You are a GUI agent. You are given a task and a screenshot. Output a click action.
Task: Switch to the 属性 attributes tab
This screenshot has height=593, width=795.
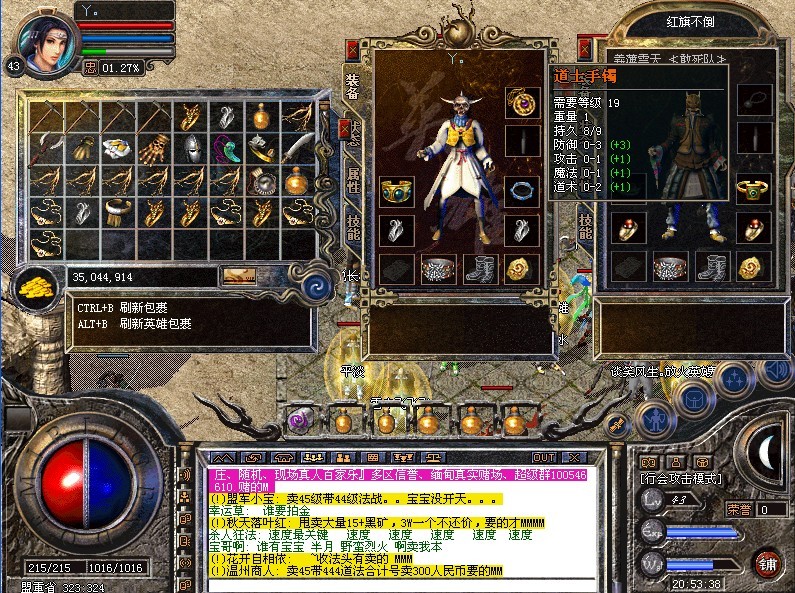point(353,180)
